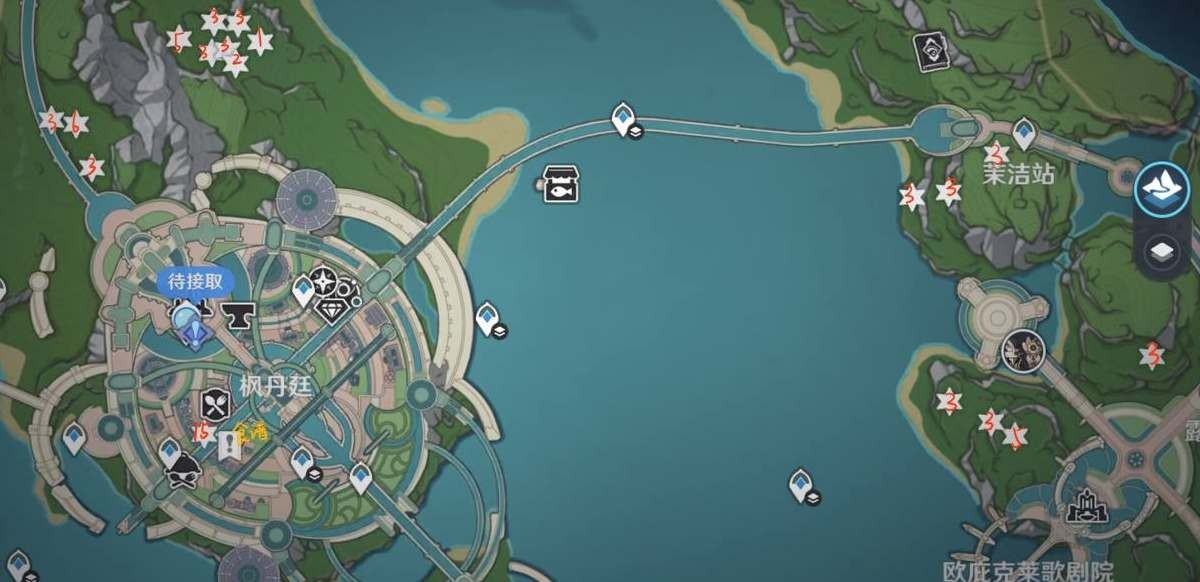Open the Adventurers' Guild compass star marker

[x=324, y=282]
